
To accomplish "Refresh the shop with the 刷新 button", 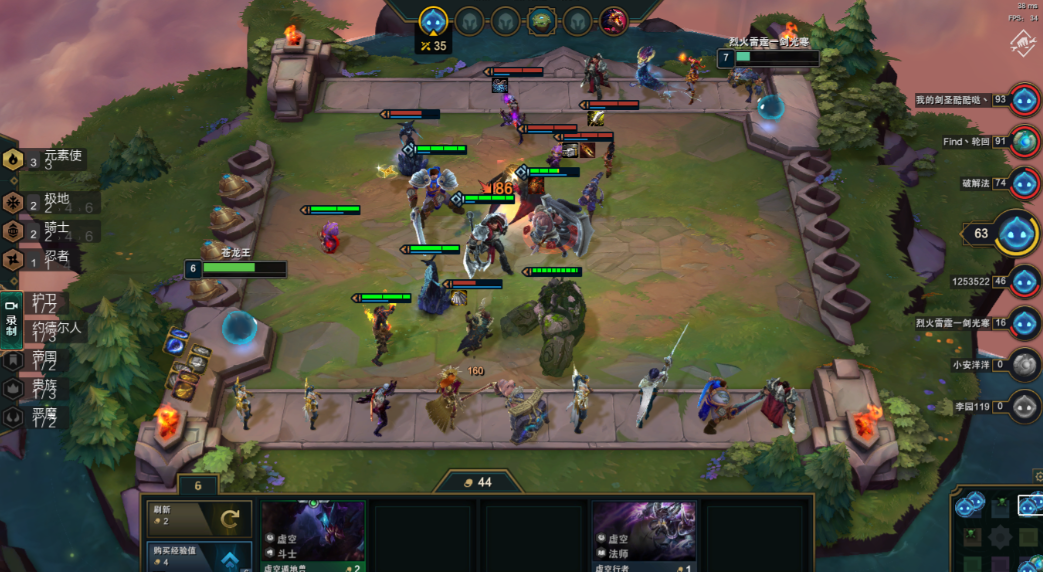I will coord(194,517).
